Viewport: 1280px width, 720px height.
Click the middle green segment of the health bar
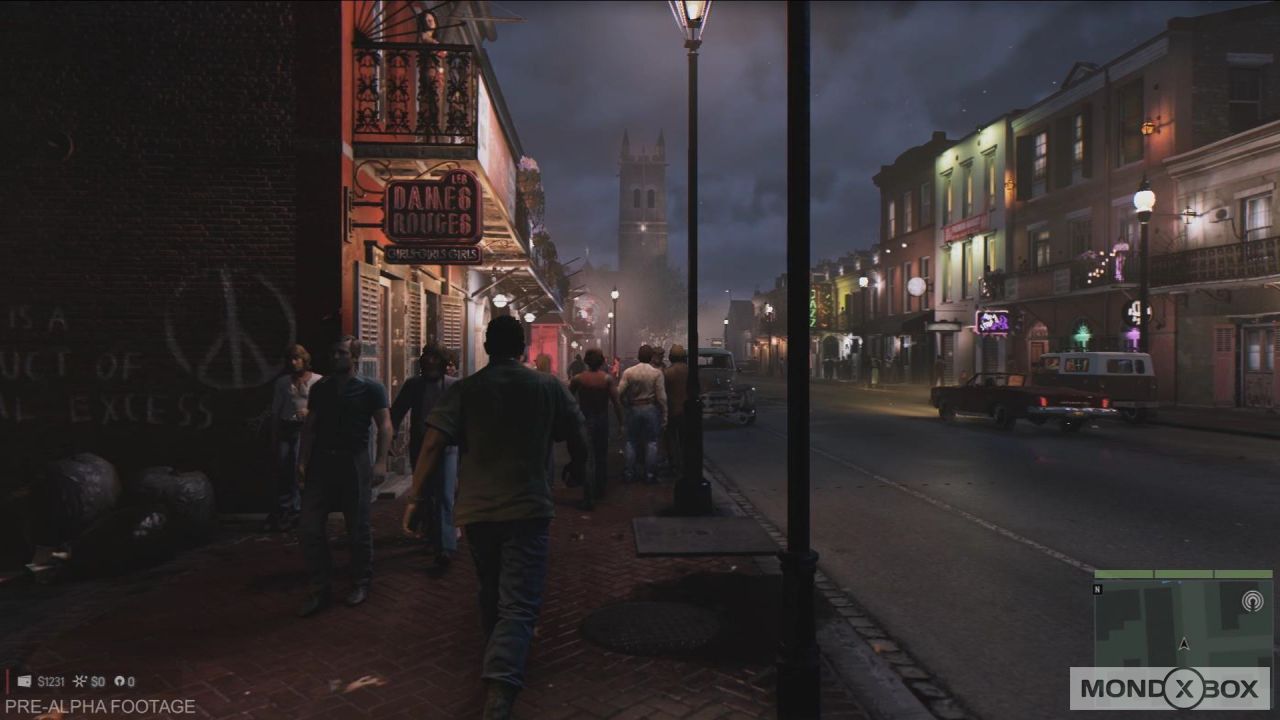pyautogui.click(x=1183, y=573)
